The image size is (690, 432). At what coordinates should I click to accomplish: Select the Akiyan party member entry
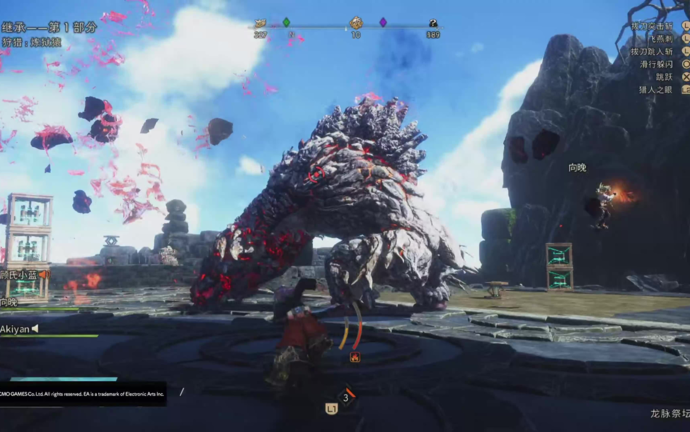(x=20, y=327)
